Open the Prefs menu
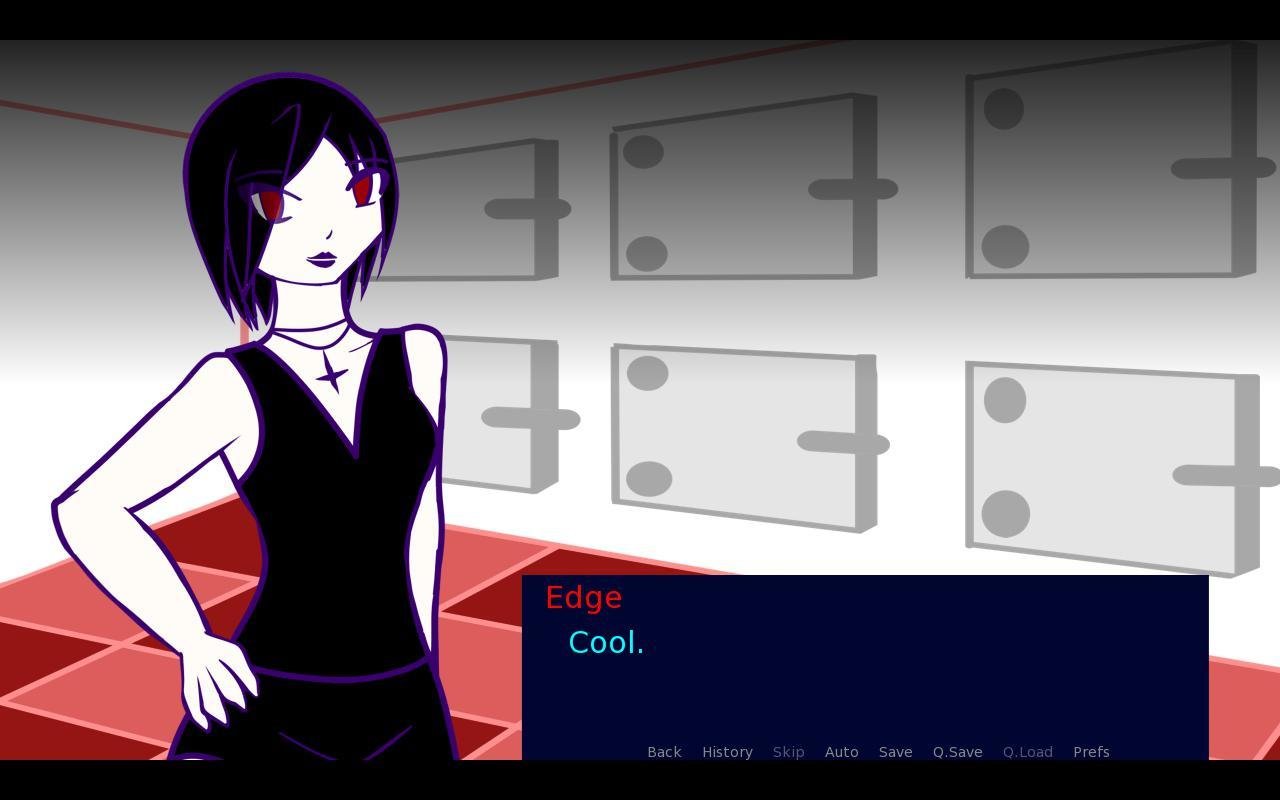This screenshot has height=800, width=1280. (1091, 752)
